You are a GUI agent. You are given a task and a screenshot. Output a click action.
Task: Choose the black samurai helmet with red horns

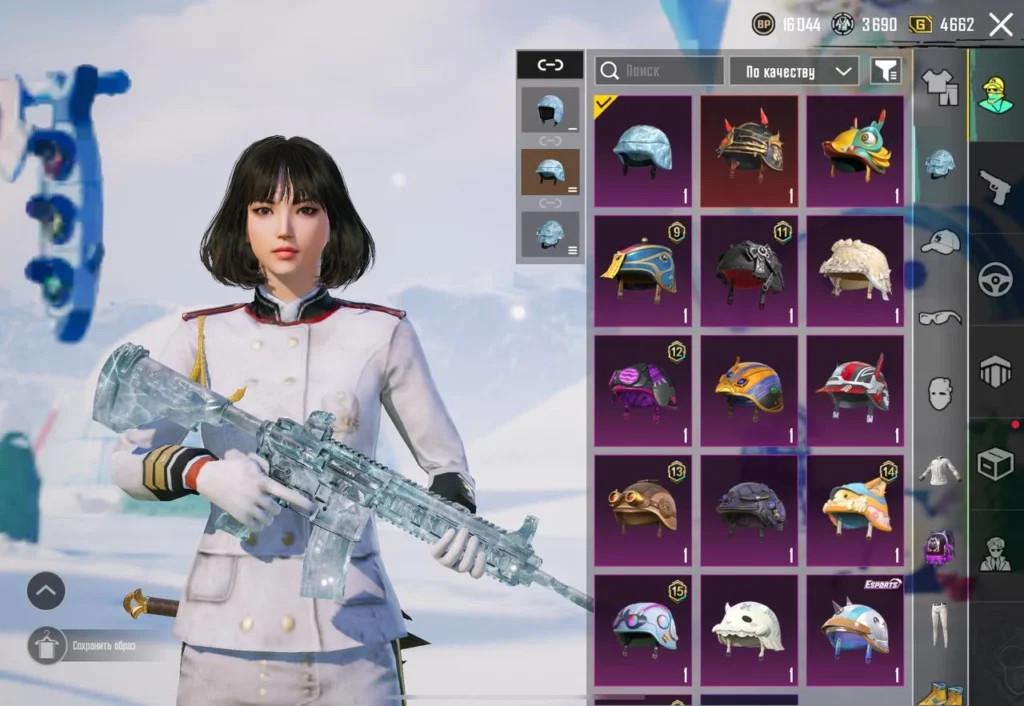[x=749, y=150]
